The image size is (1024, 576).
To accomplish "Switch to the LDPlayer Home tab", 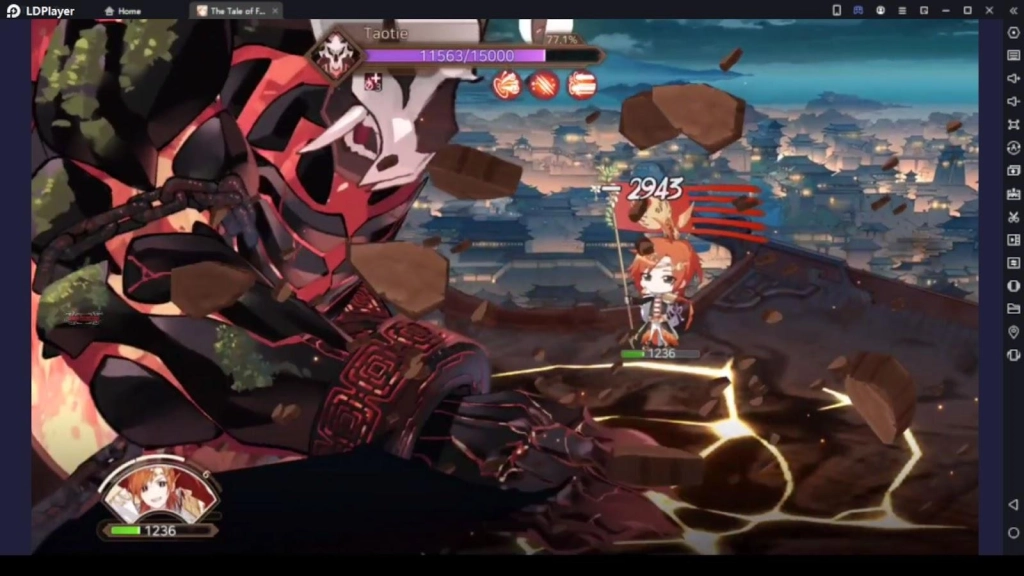I will (123, 11).
